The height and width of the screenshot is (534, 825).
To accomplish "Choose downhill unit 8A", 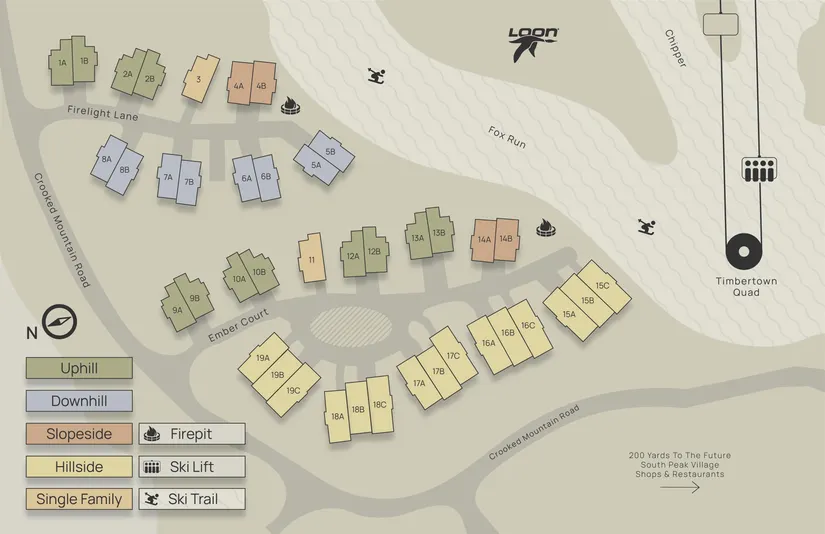I will pyautogui.click(x=107, y=159).
